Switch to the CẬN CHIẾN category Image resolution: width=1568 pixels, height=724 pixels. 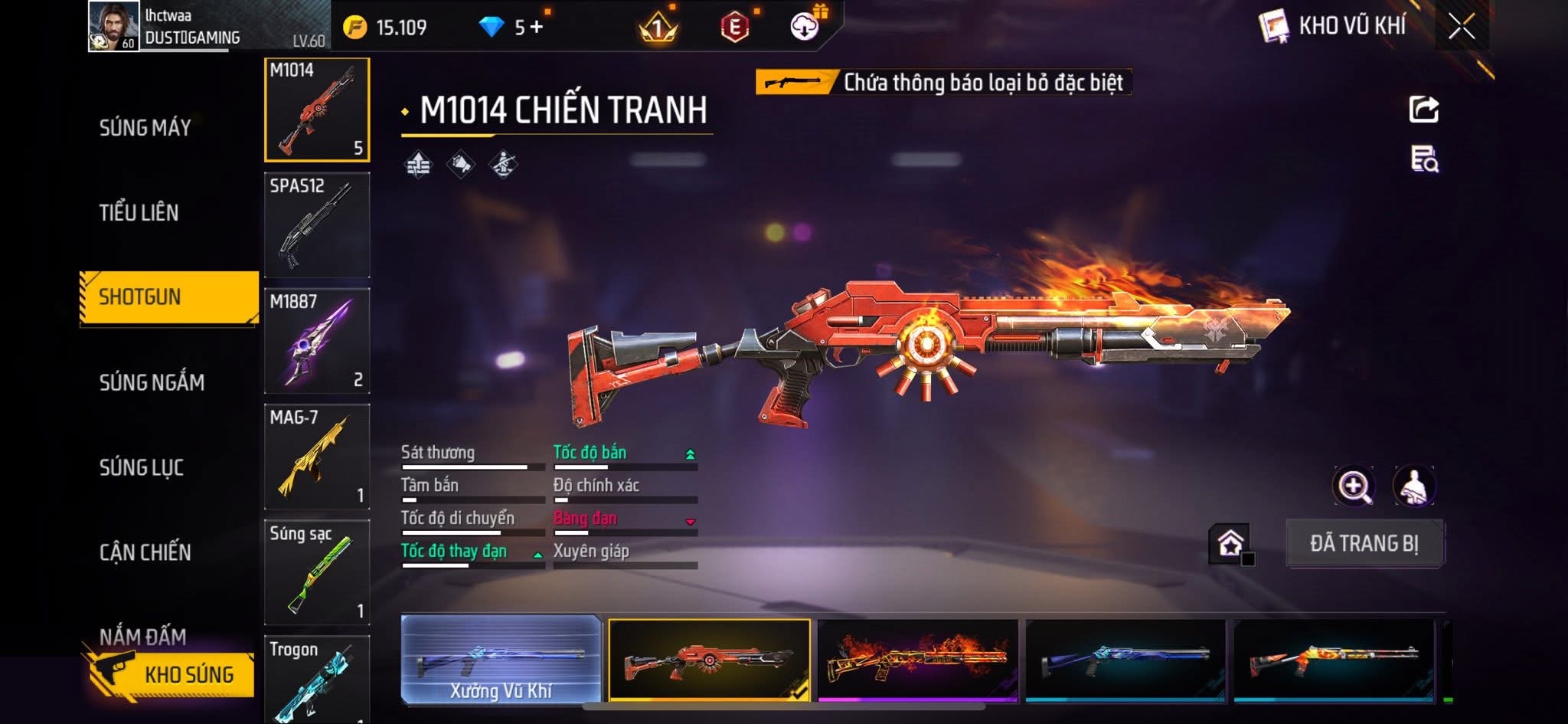145,552
